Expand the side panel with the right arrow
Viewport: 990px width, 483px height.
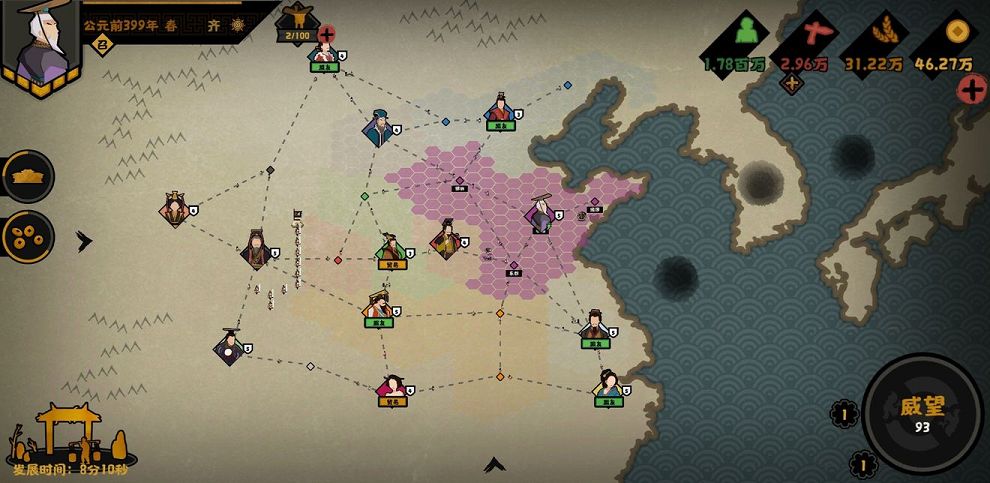84,241
